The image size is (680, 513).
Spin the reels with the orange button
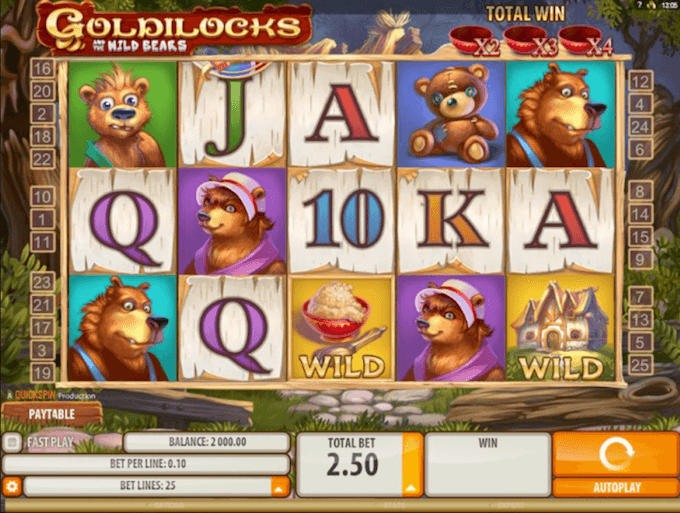coord(614,453)
